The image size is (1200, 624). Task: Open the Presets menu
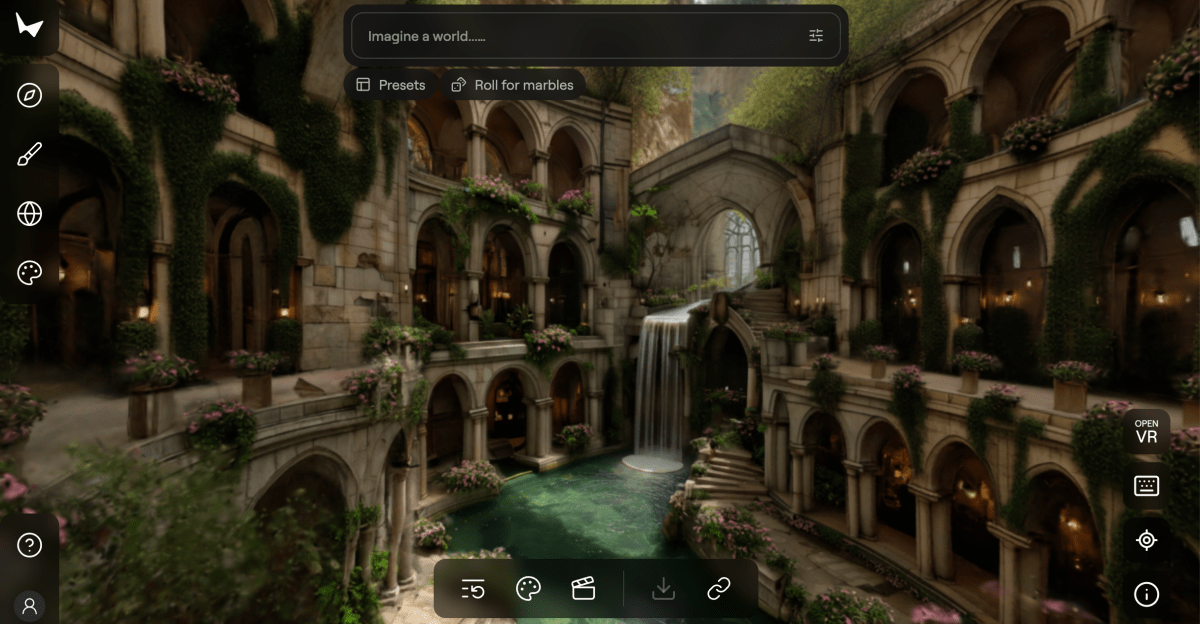tap(391, 85)
